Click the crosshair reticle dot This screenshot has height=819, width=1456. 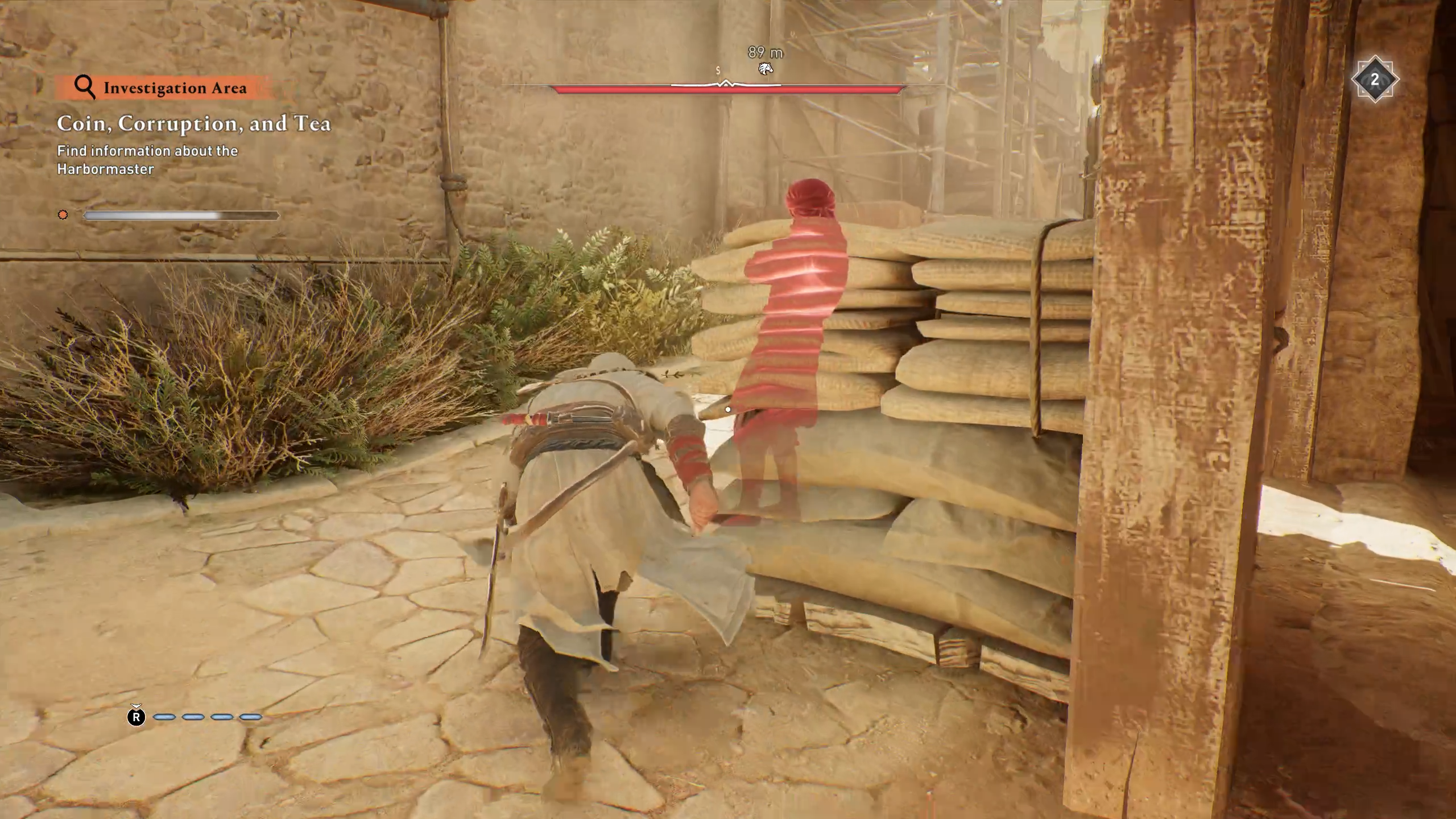pyautogui.click(x=728, y=409)
